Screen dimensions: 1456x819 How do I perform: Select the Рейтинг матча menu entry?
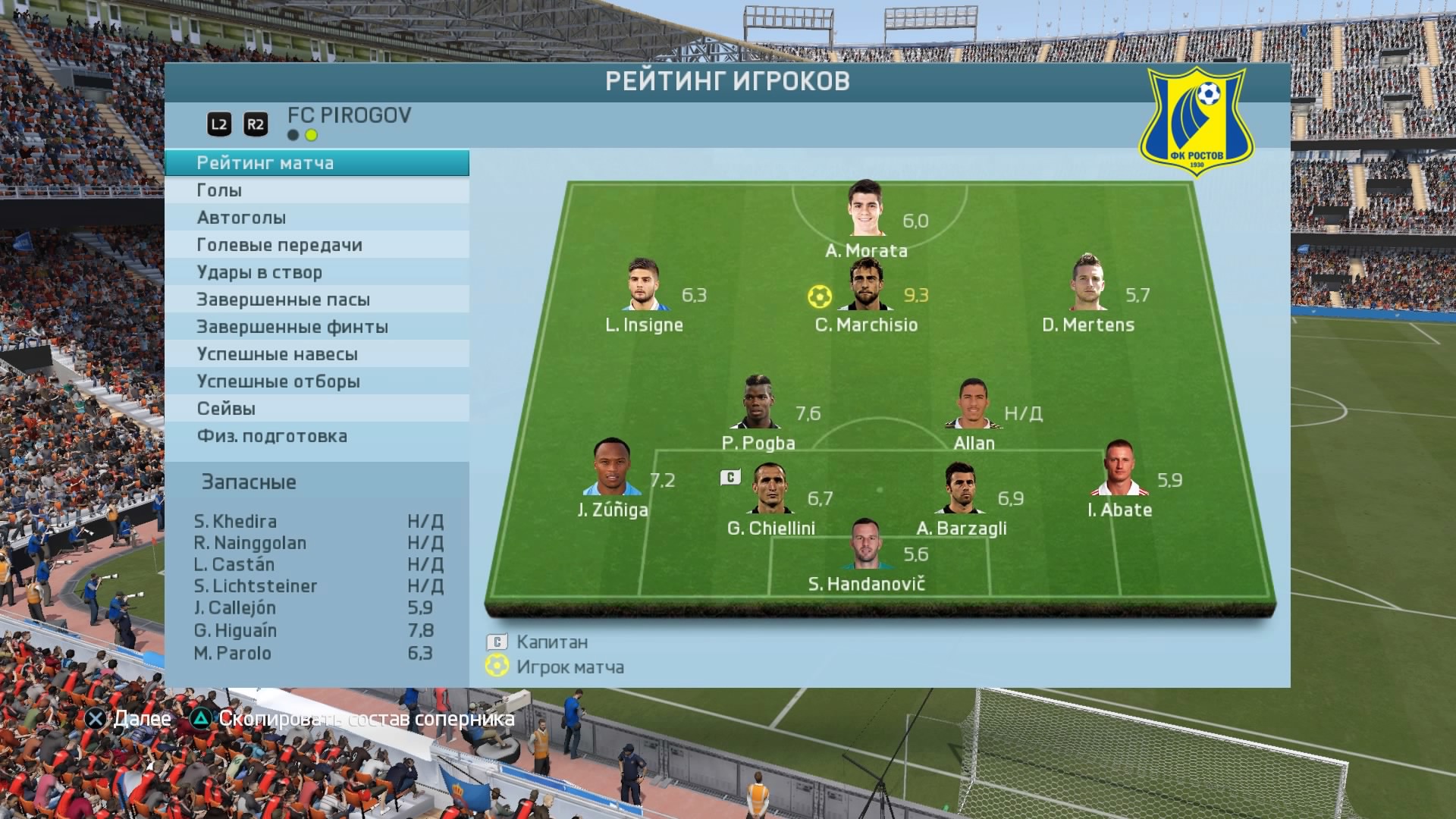(x=316, y=163)
